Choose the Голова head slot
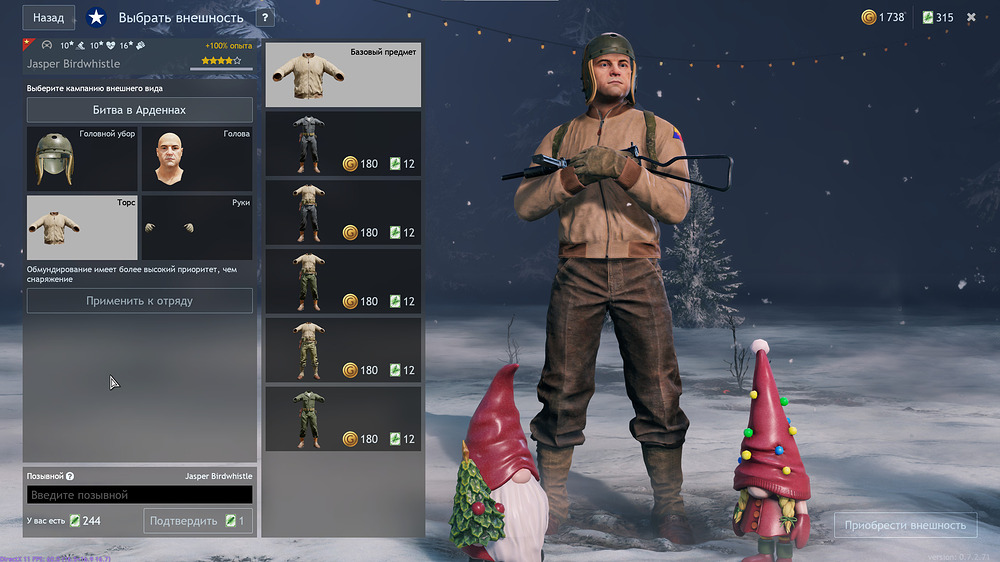The width and height of the screenshot is (1000, 562). tap(196, 158)
